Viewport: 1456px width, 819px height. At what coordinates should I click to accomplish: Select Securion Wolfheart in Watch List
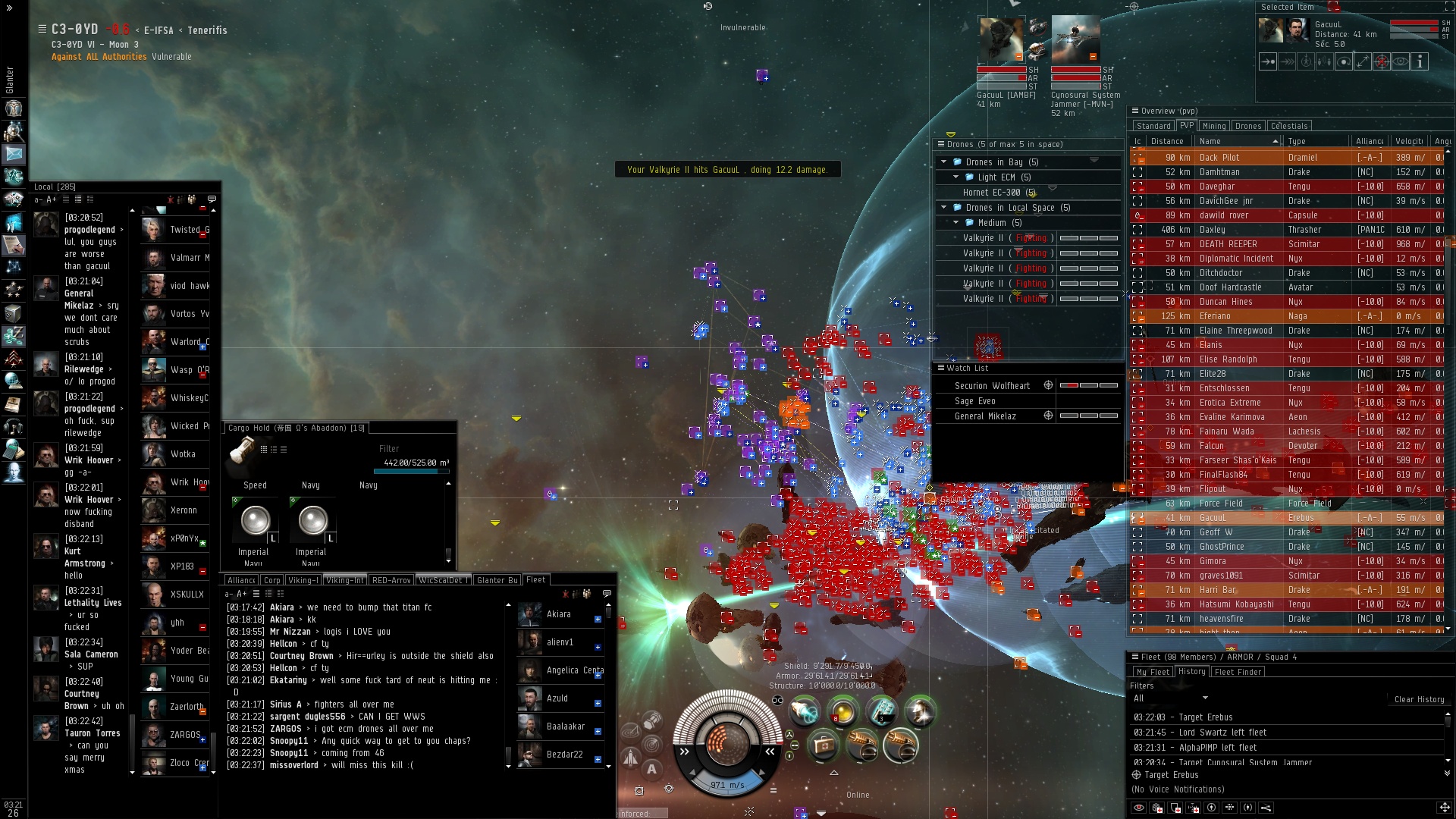992,386
